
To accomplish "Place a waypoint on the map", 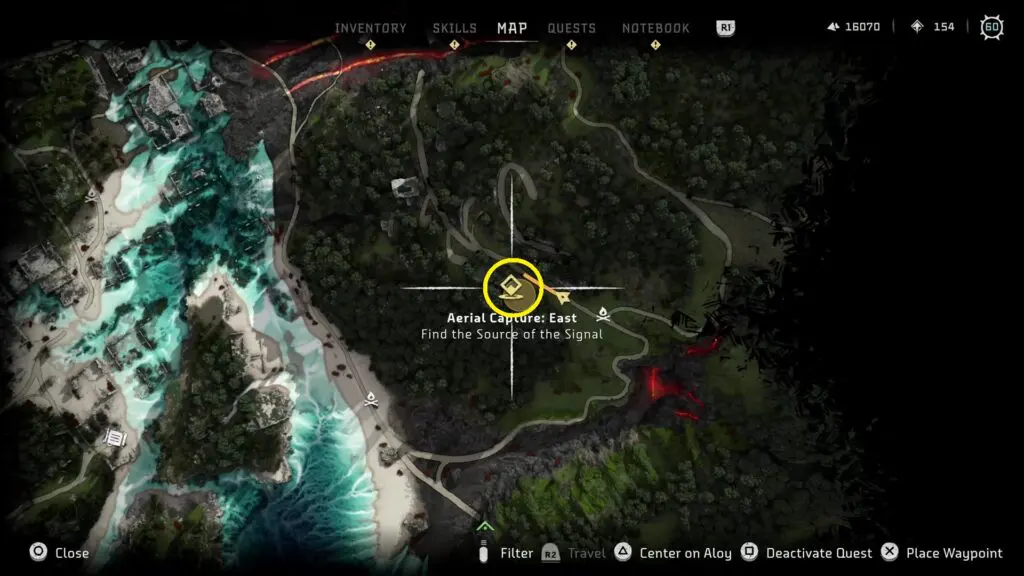I will pyautogui.click(x=943, y=553).
